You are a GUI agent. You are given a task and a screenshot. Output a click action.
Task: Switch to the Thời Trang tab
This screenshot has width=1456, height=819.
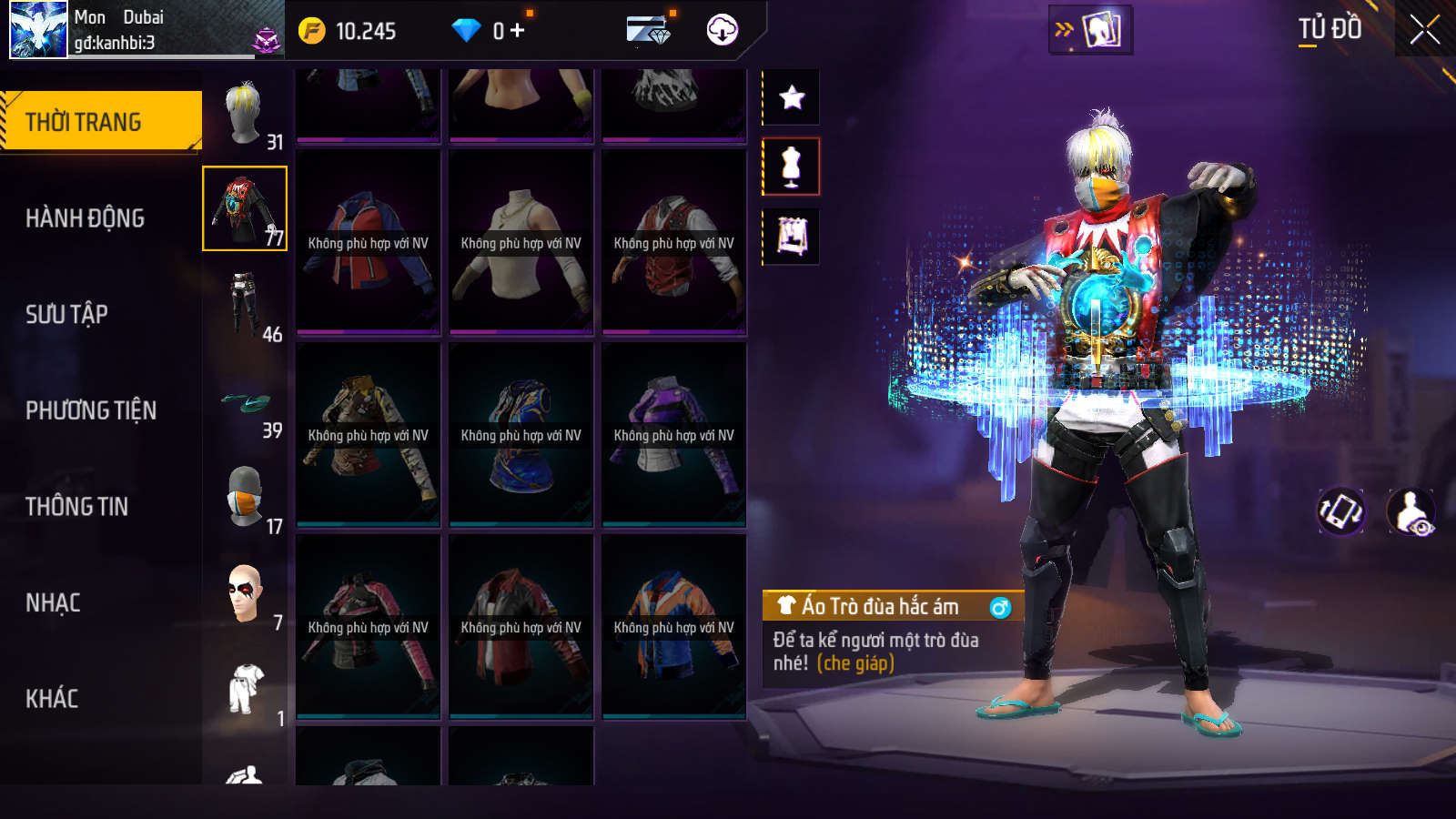[x=101, y=121]
